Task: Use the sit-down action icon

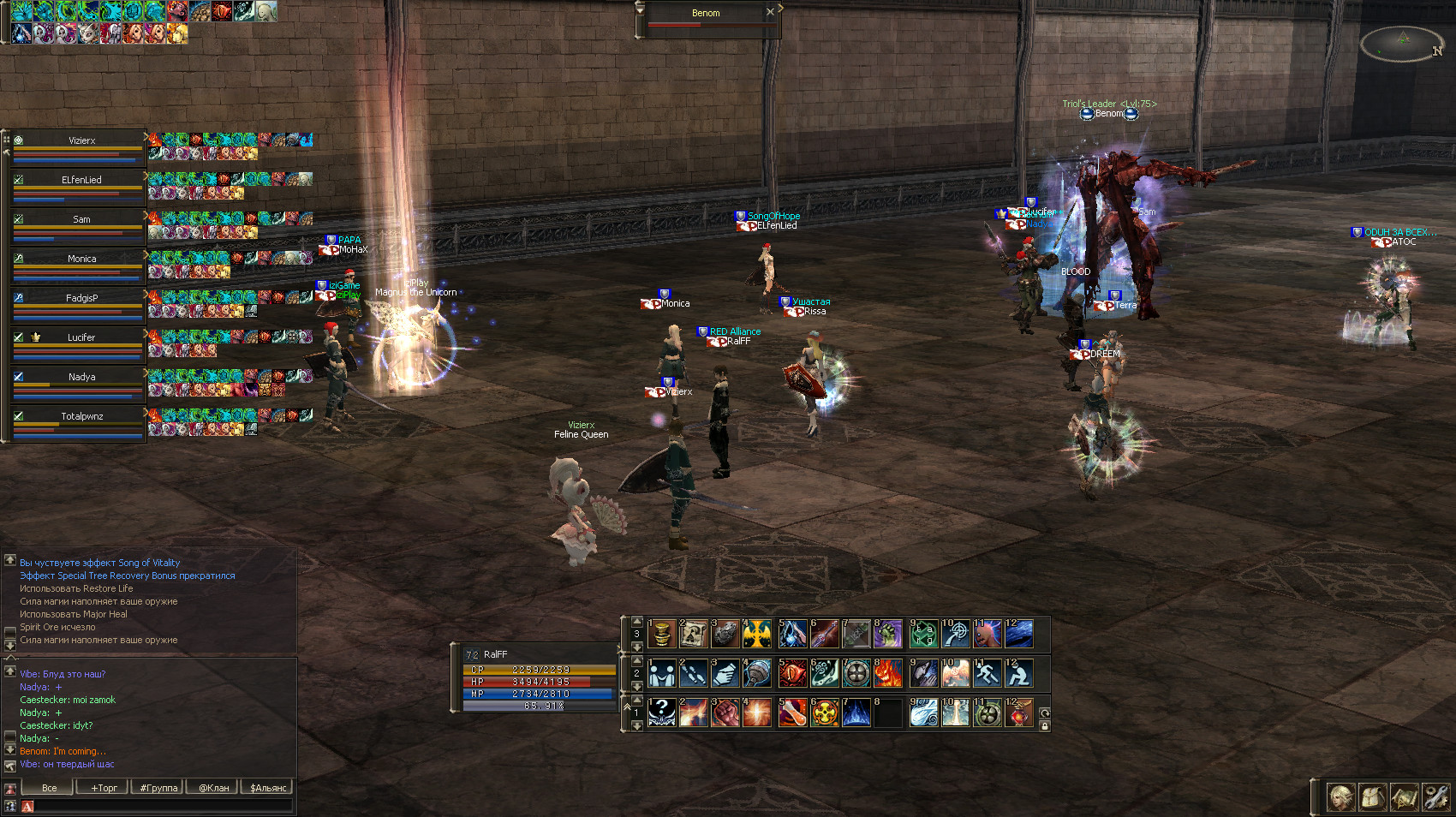Action: (x=1018, y=674)
